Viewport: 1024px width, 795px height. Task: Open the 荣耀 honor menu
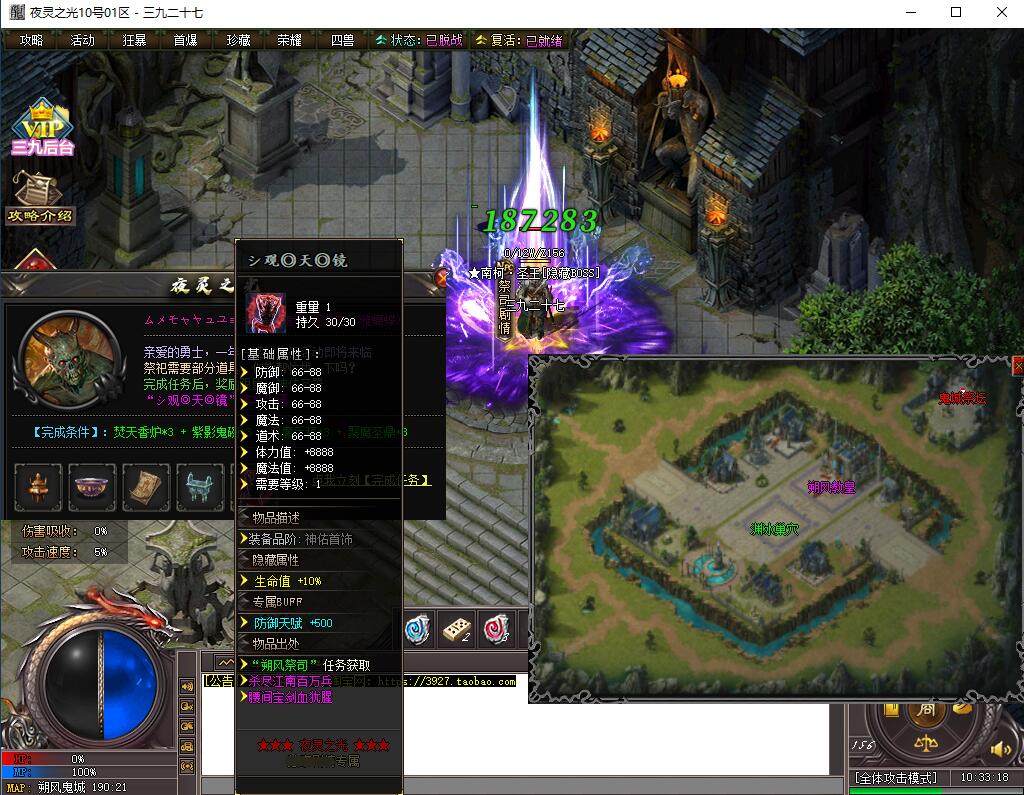tap(290, 40)
